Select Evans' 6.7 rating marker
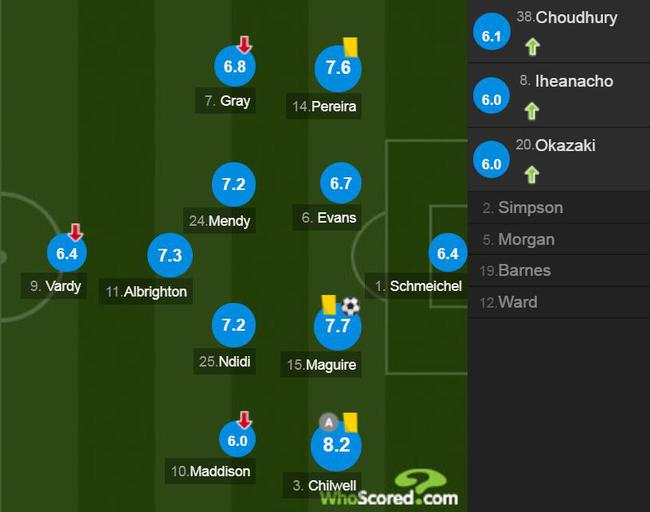 click(340, 185)
